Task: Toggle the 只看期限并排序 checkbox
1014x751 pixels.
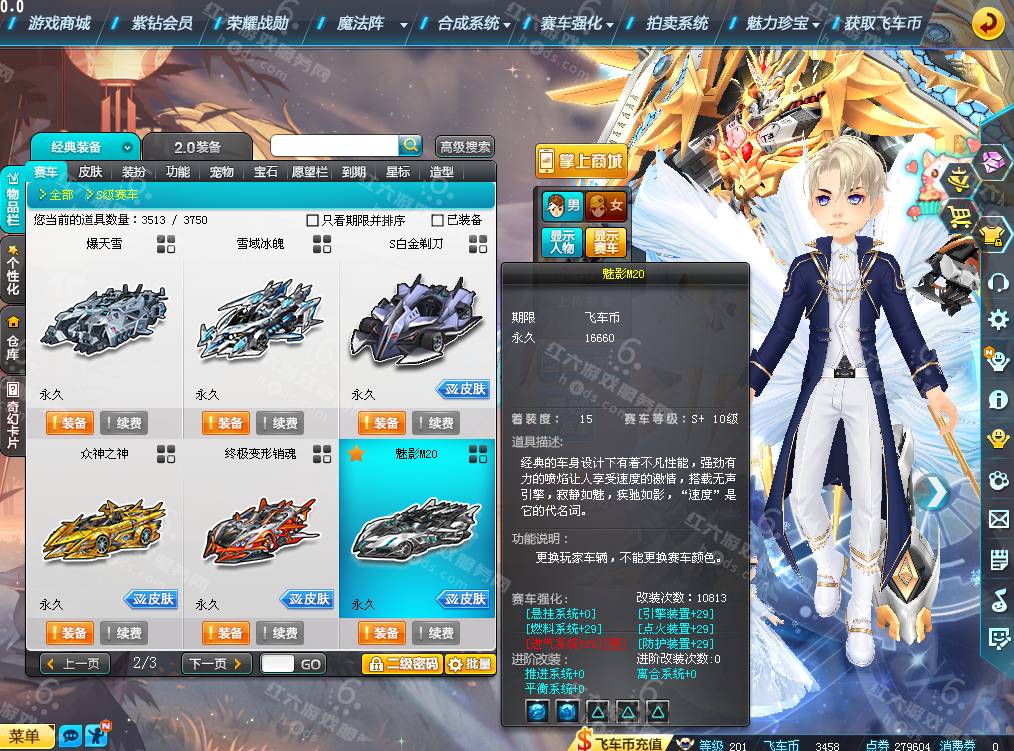Action: [313, 220]
